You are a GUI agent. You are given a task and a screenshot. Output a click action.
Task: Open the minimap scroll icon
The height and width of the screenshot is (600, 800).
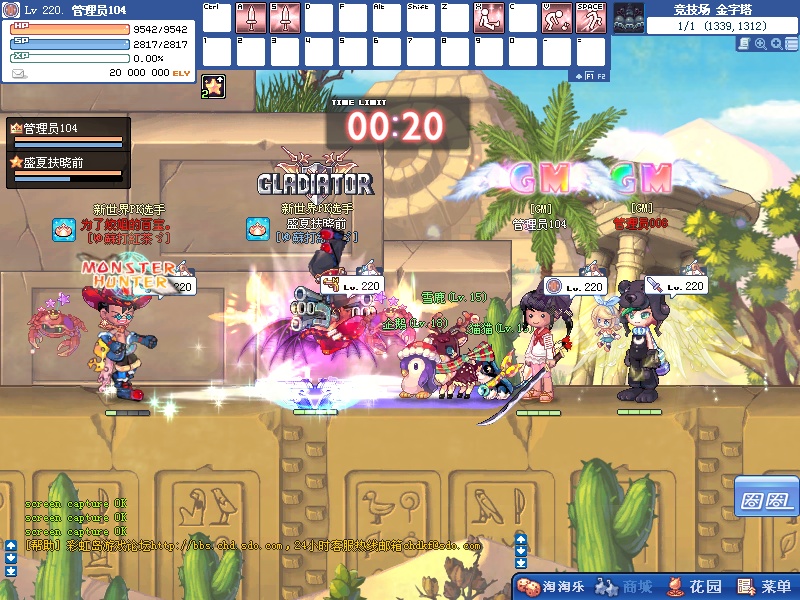745,44
